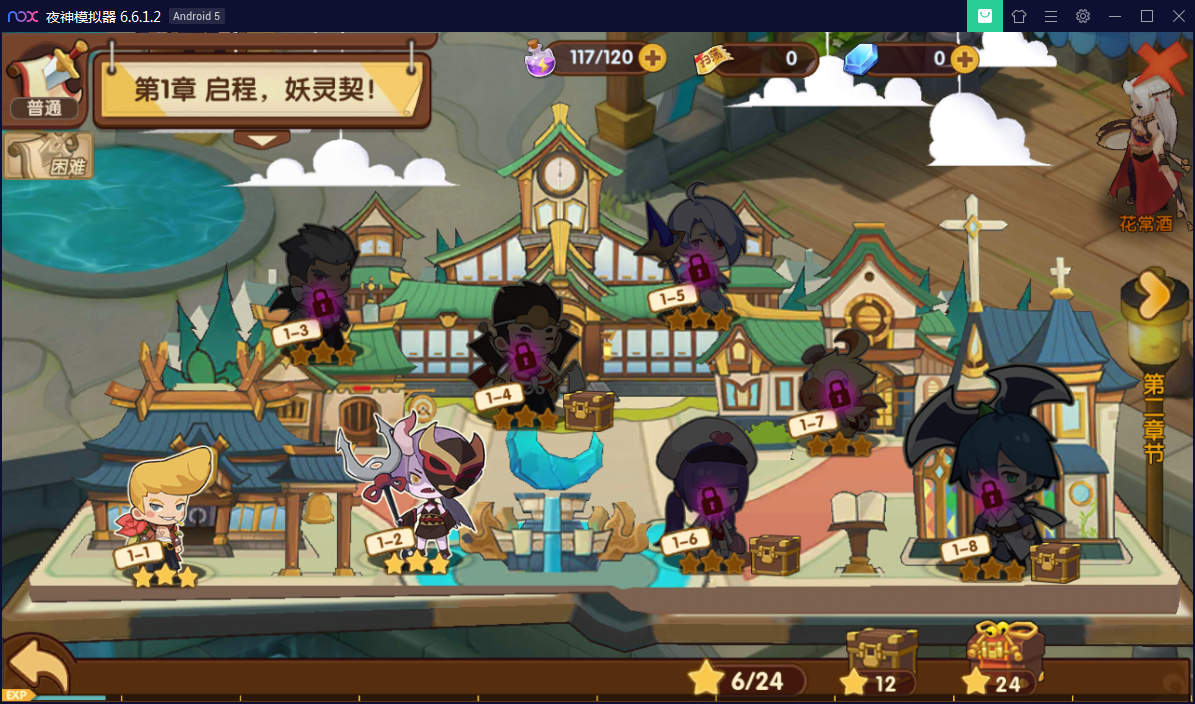Switch to 困难 hard difficulty
The width and height of the screenshot is (1195, 704).
coord(48,158)
